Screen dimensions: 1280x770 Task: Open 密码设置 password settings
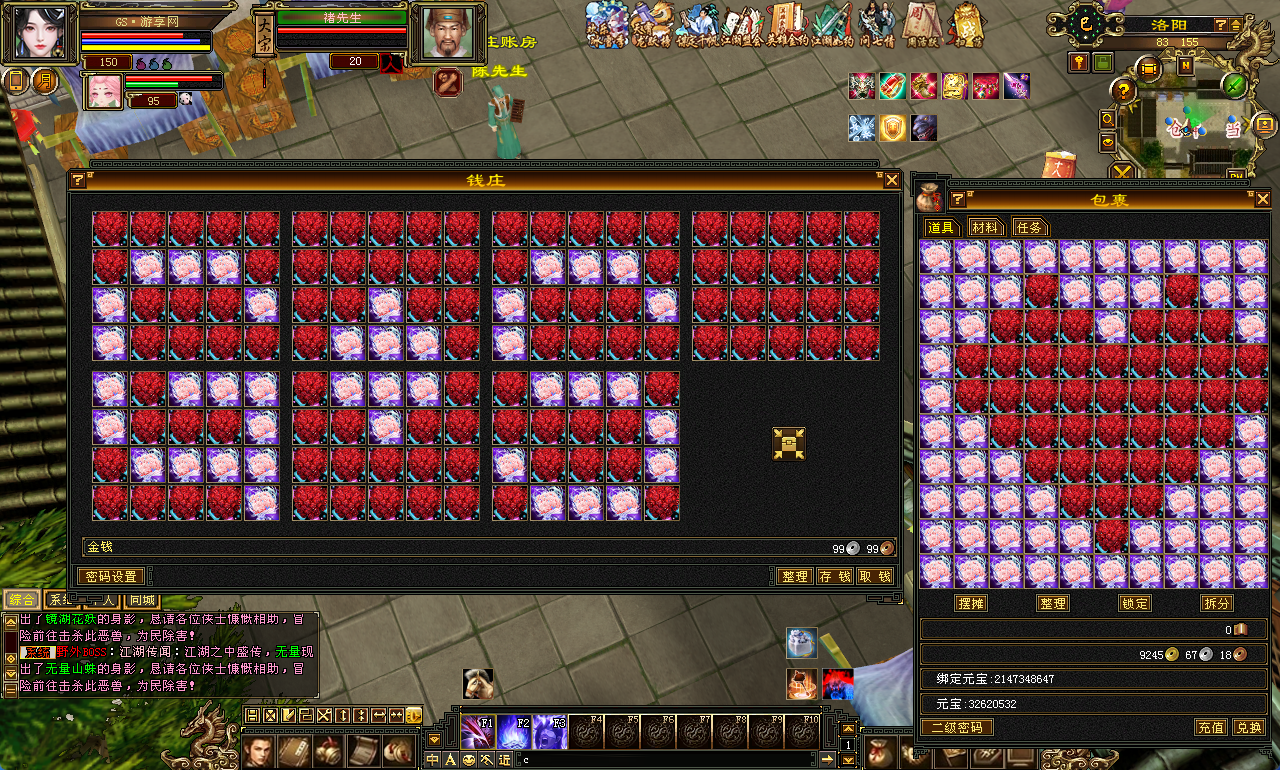[x=111, y=577]
